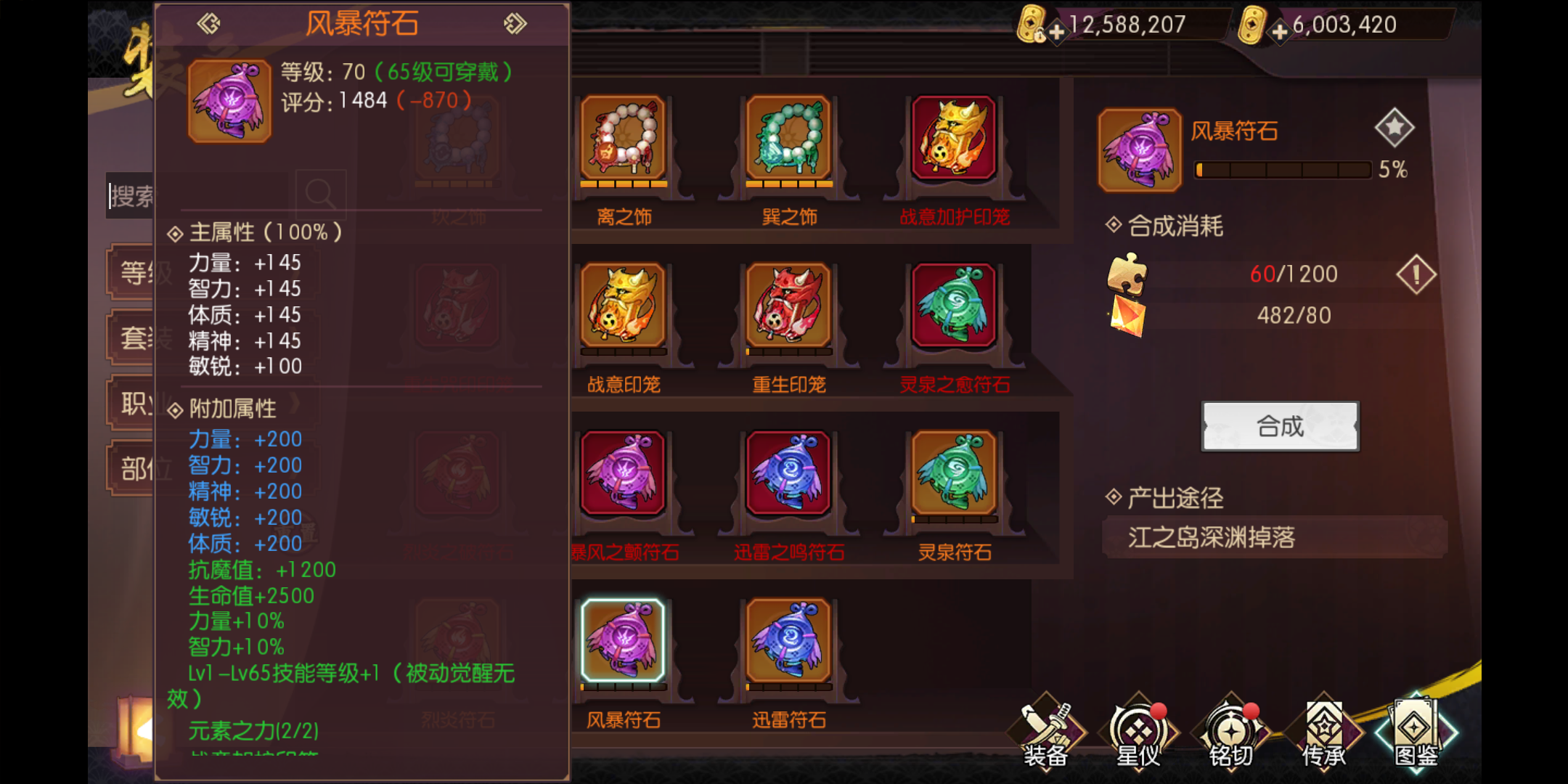Click the right chevron on the tooltip header
The height and width of the screenshot is (784, 1568).
tap(517, 23)
